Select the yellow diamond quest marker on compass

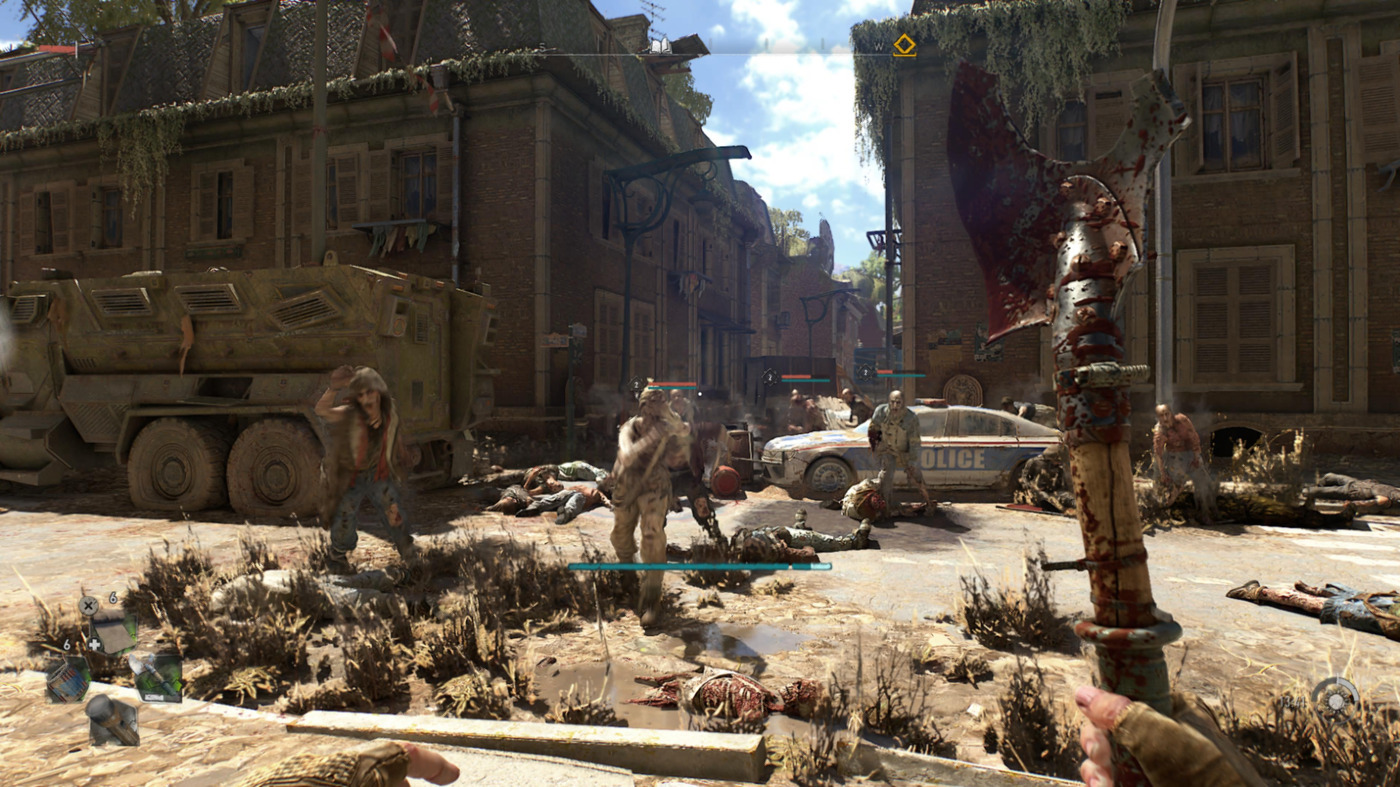pyautogui.click(x=904, y=45)
